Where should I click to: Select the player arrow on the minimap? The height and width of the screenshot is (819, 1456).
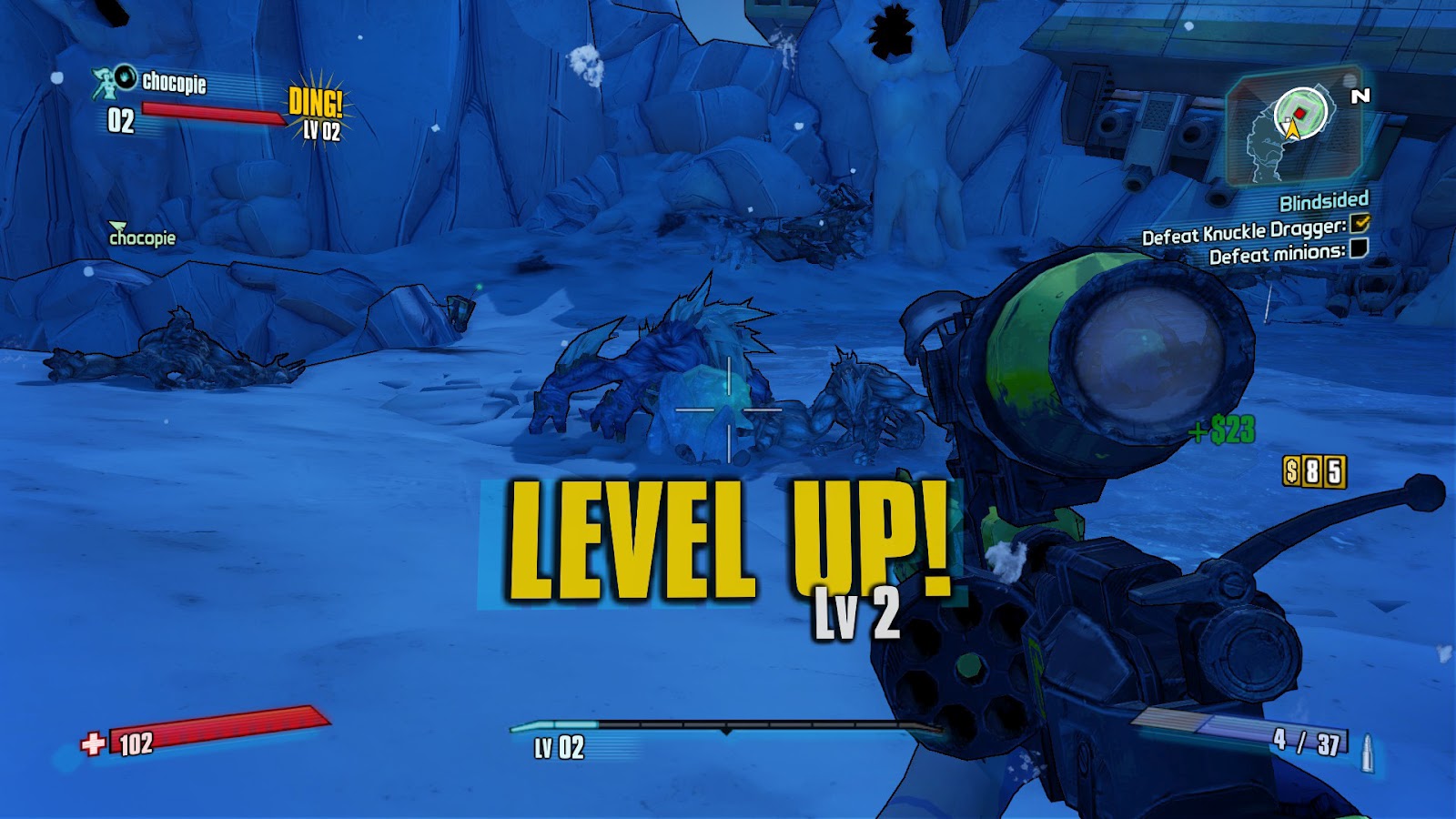(x=1291, y=127)
